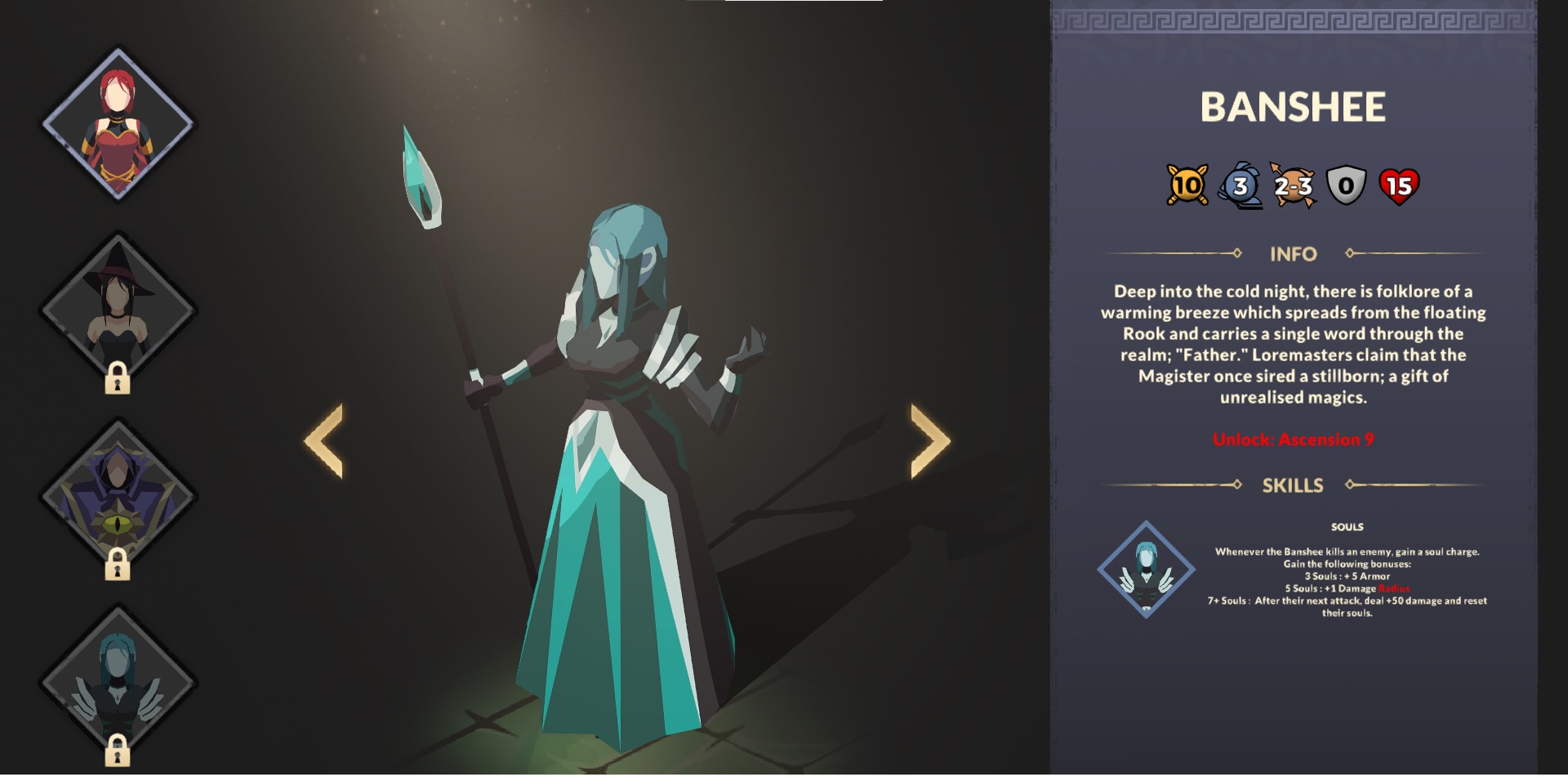Expand the SKILLS section
1568x777 pixels.
click(x=1294, y=485)
